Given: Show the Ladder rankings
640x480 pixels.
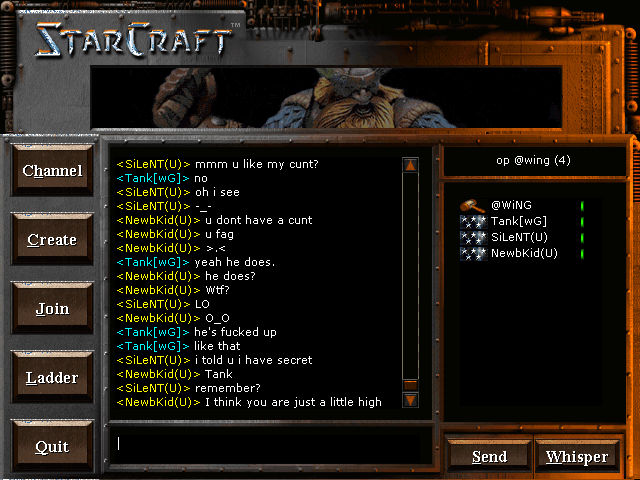Looking at the screenshot, I should 52,378.
